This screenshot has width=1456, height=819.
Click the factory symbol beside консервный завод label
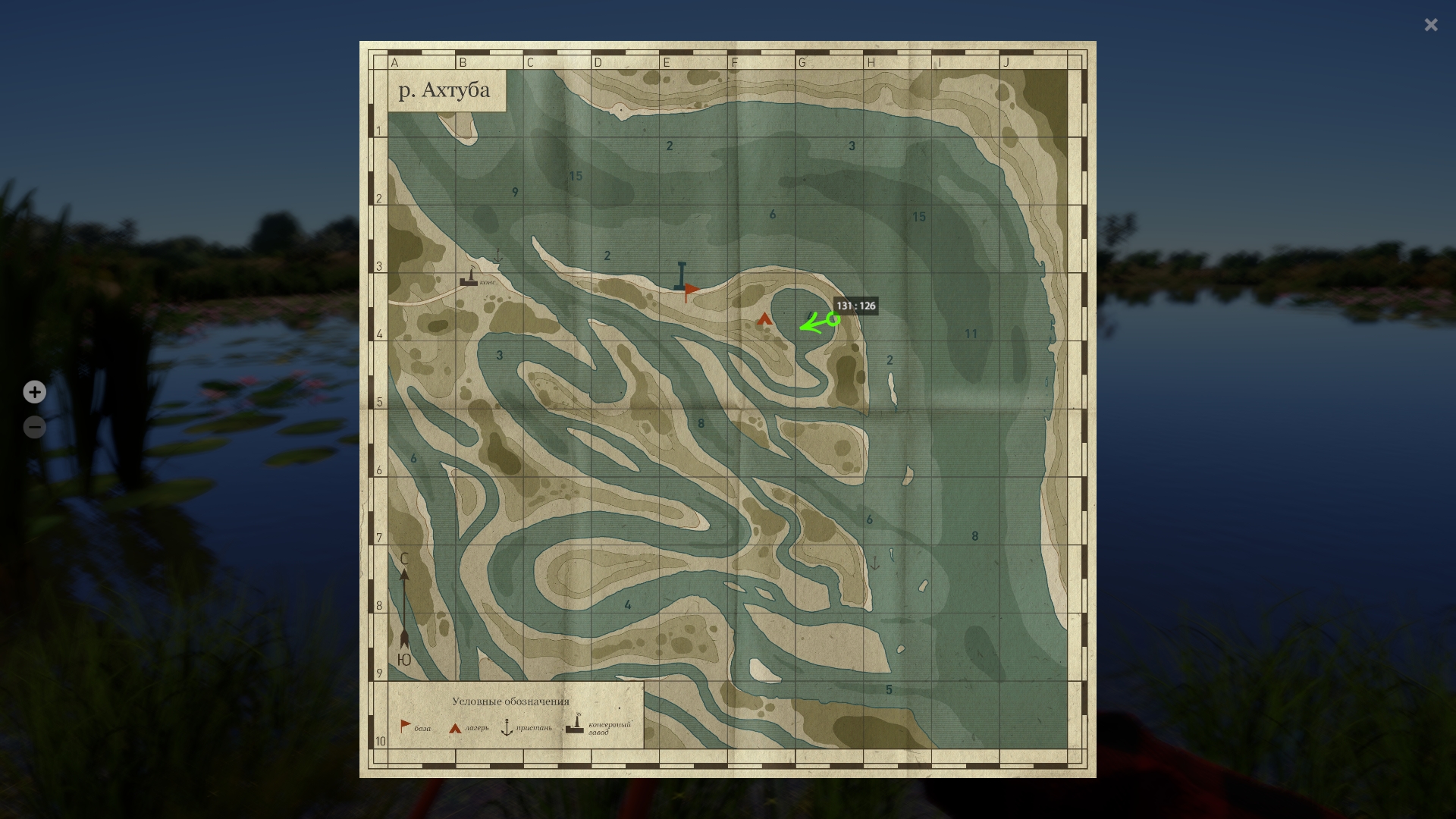pos(575,727)
